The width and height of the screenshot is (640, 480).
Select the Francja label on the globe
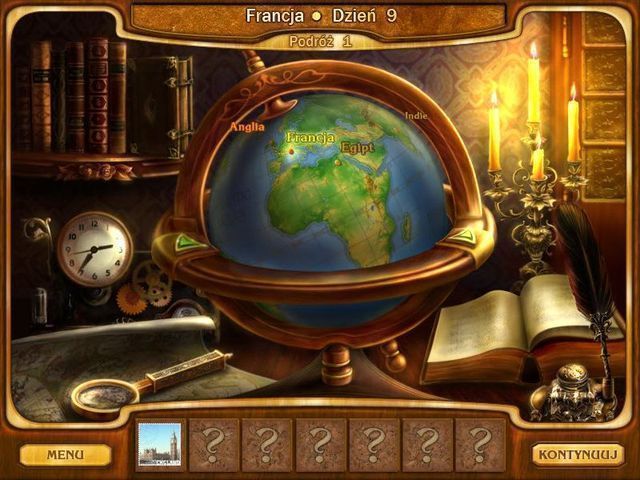tap(310, 137)
